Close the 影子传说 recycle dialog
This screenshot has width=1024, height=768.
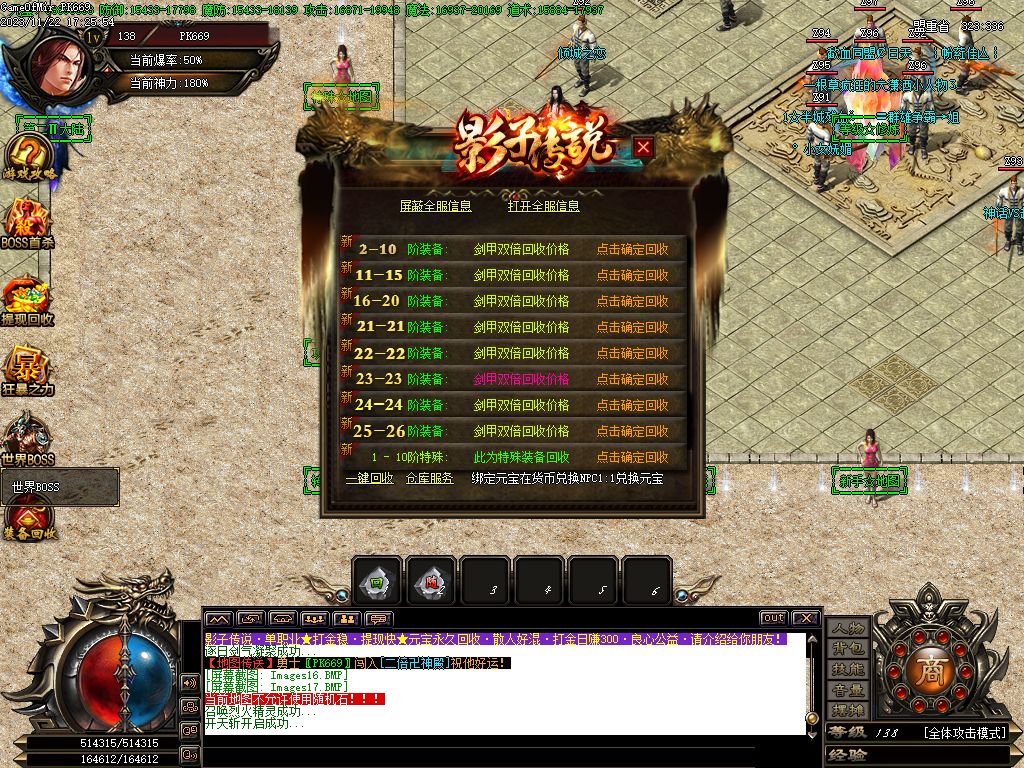point(644,147)
